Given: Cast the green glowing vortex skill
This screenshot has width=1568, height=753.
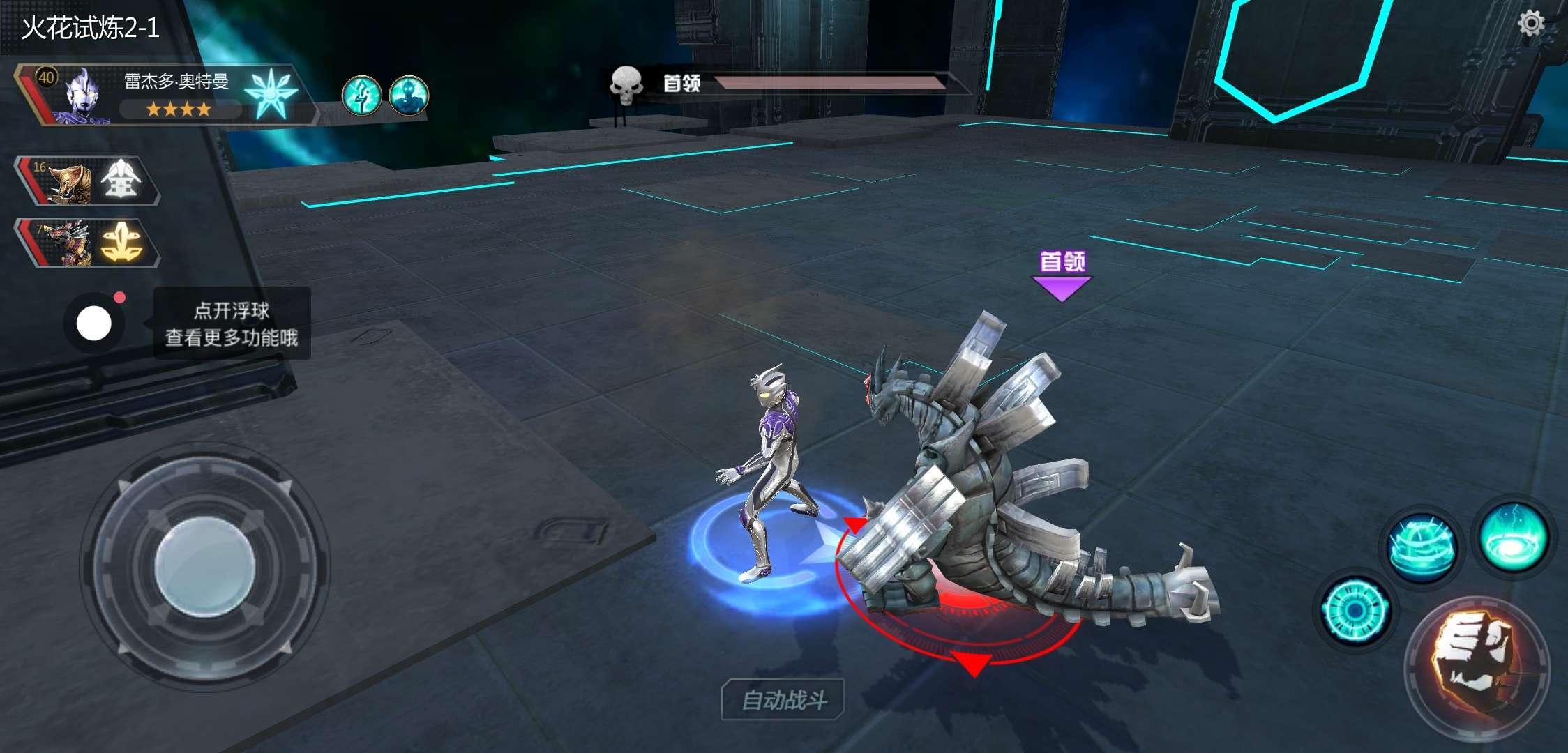Looking at the screenshot, I should pyautogui.click(x=1513, y=537).
